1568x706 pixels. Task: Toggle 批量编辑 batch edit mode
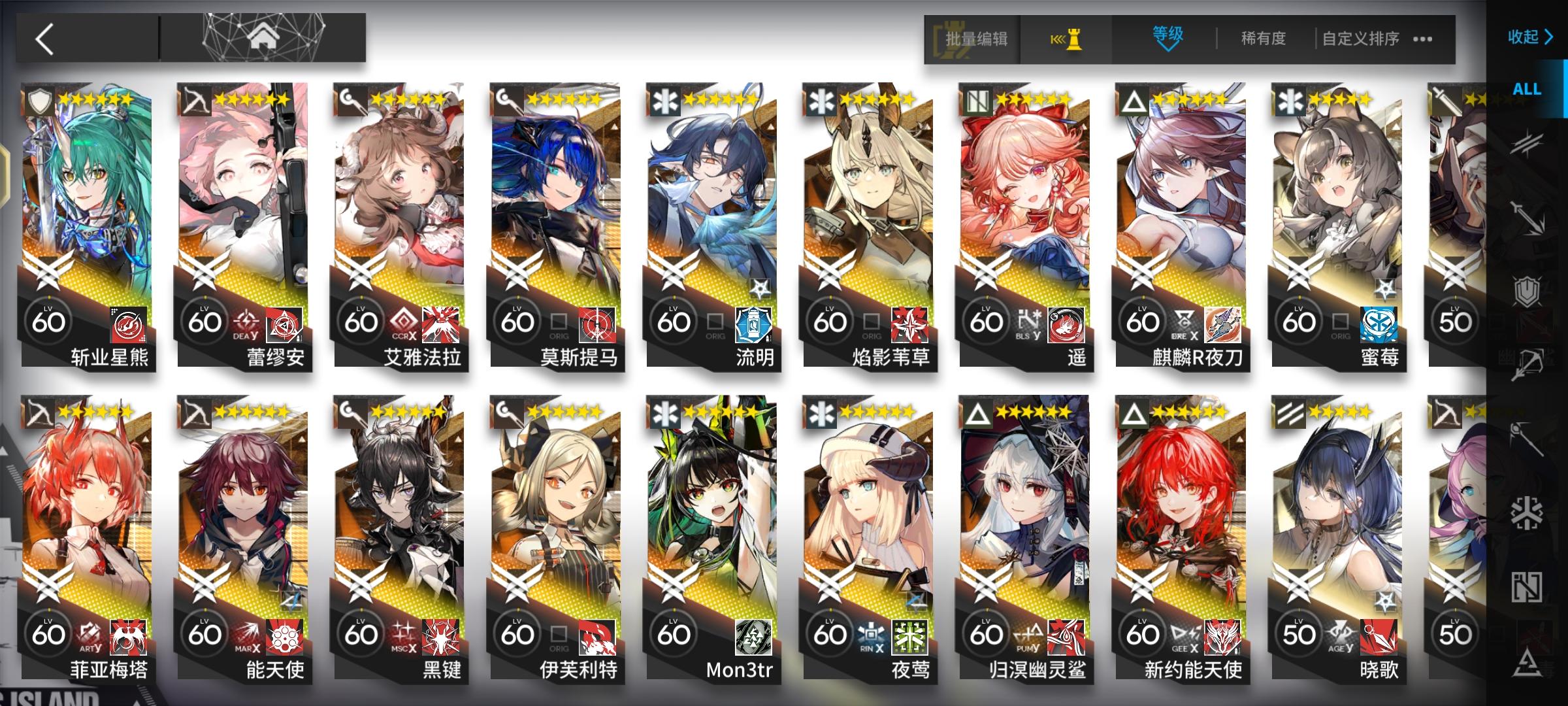[976, 39]
